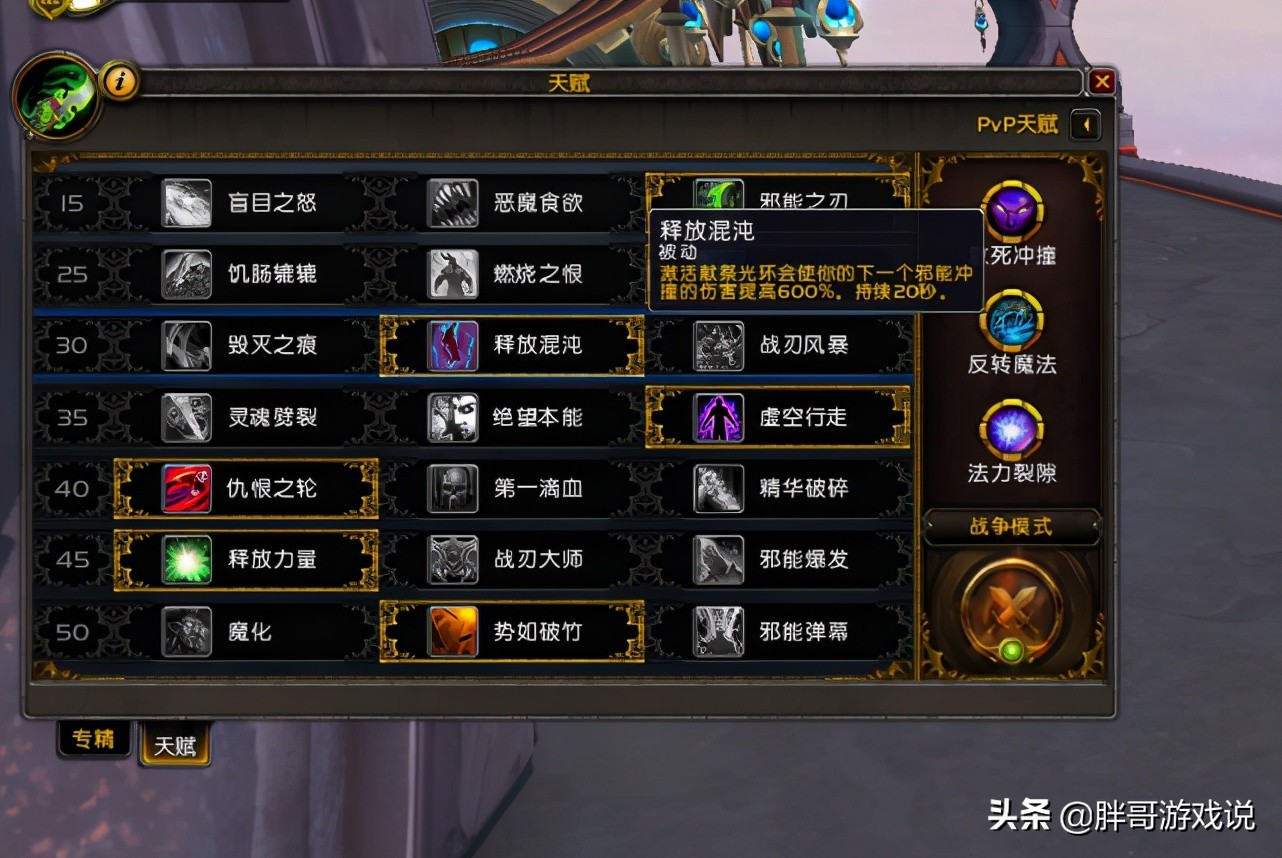Click the 仇恨之轮 talent icon
Screen dimensions: 1282x858
pos(188,489)
